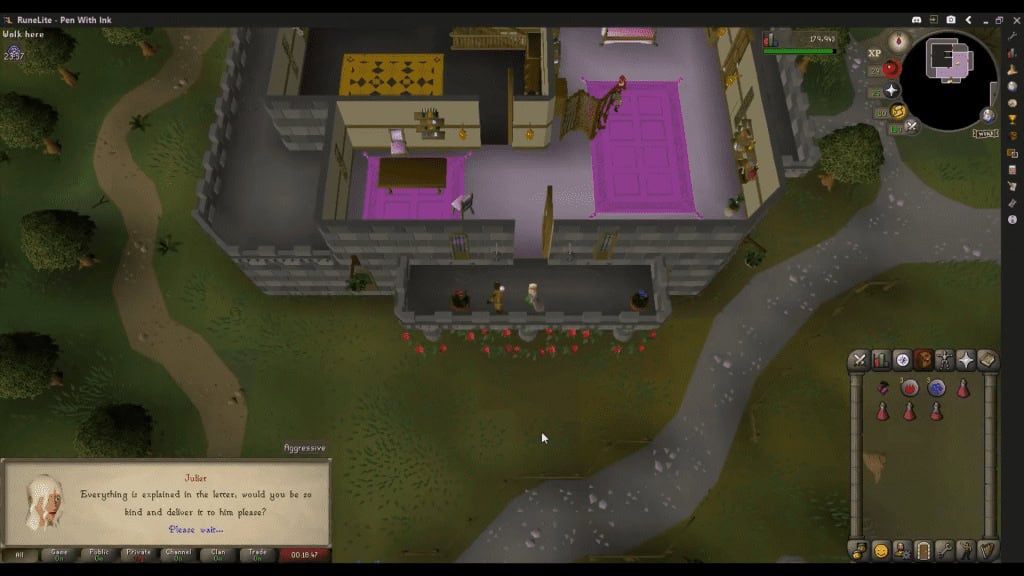
Task: Select the Trade chat filter tab
Action: (257, 553)
